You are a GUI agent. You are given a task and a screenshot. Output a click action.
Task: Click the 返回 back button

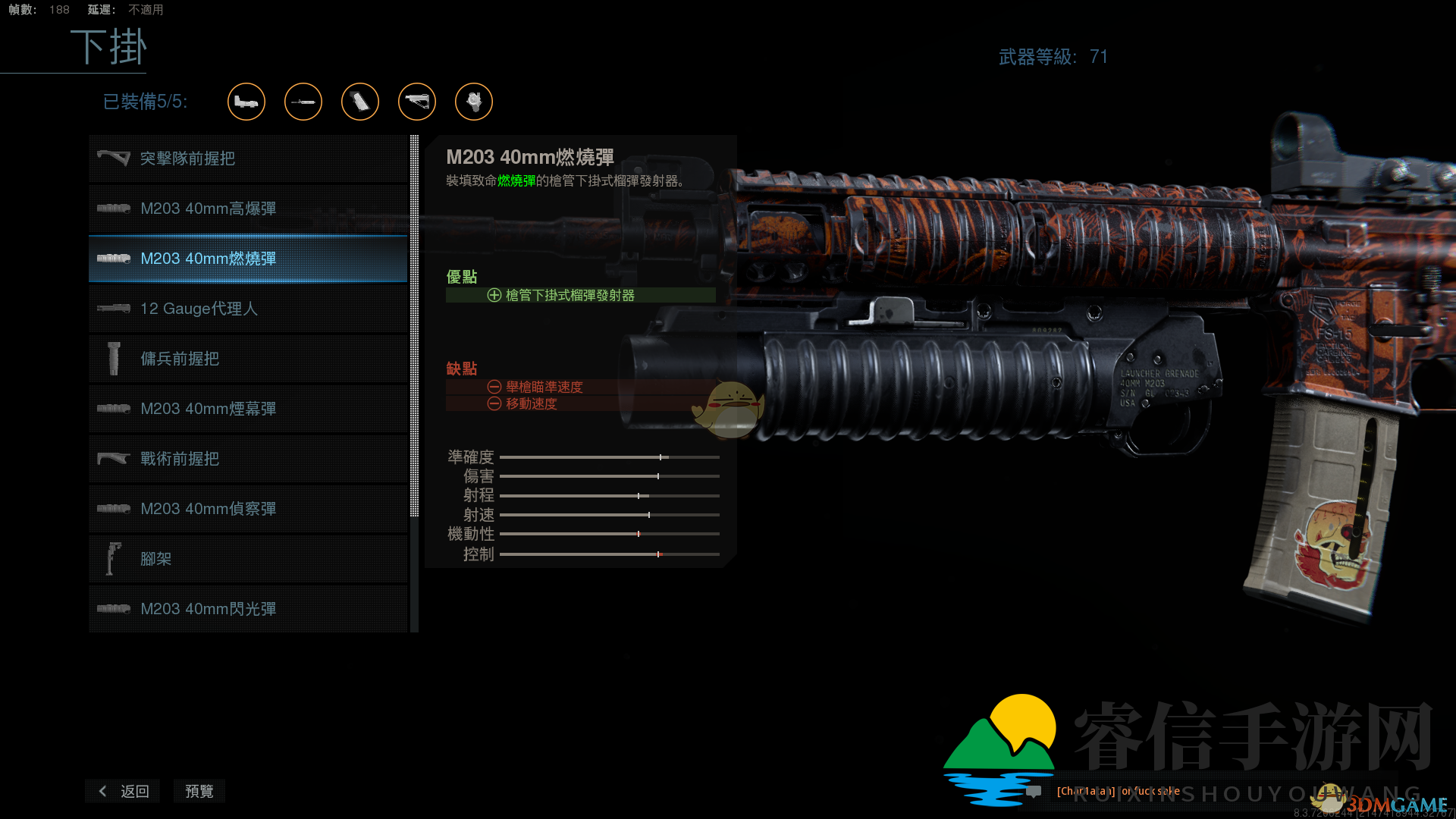(x=124, y=791)
